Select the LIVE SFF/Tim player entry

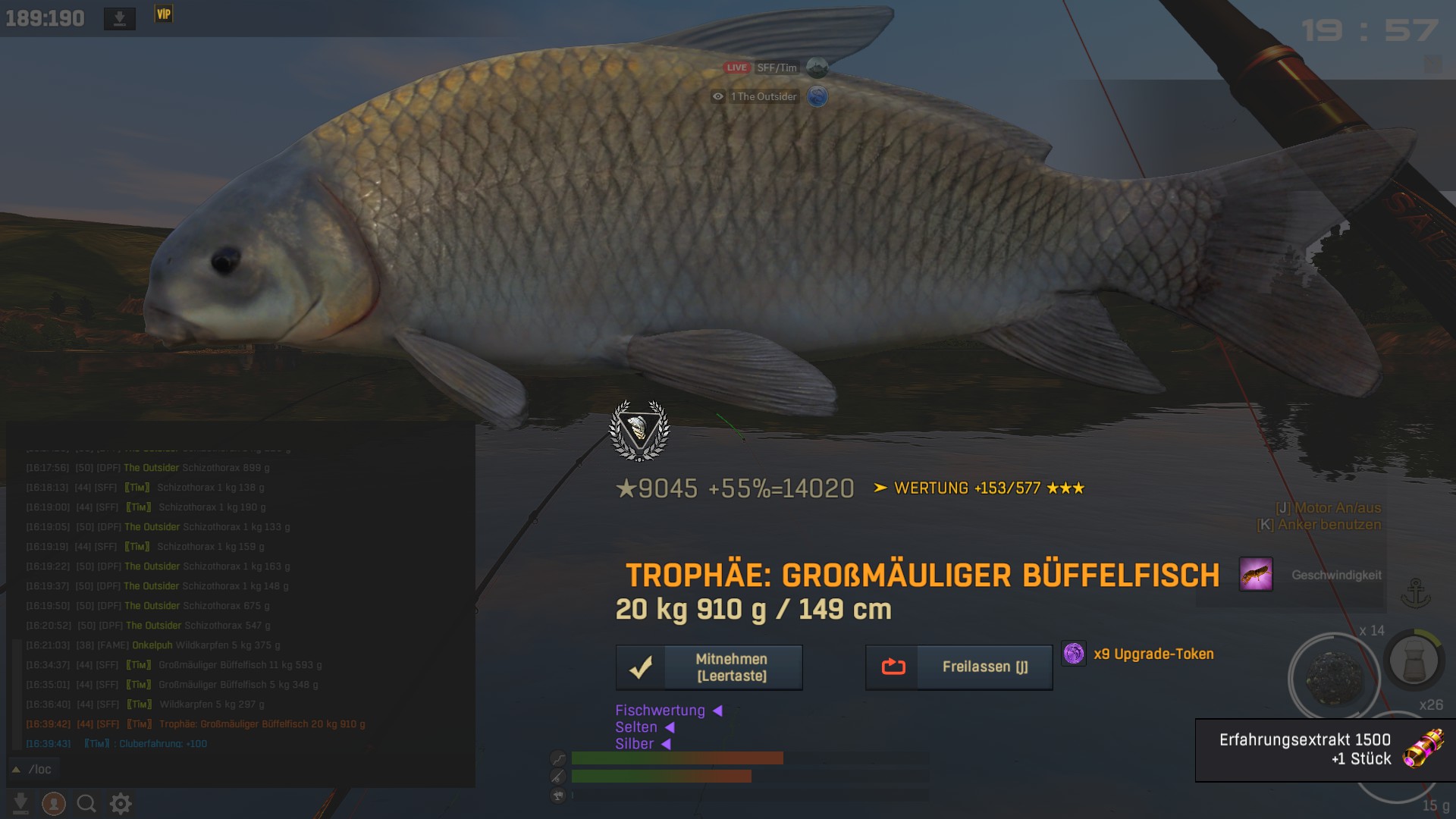pyautogui.click(x=773, y=67)
